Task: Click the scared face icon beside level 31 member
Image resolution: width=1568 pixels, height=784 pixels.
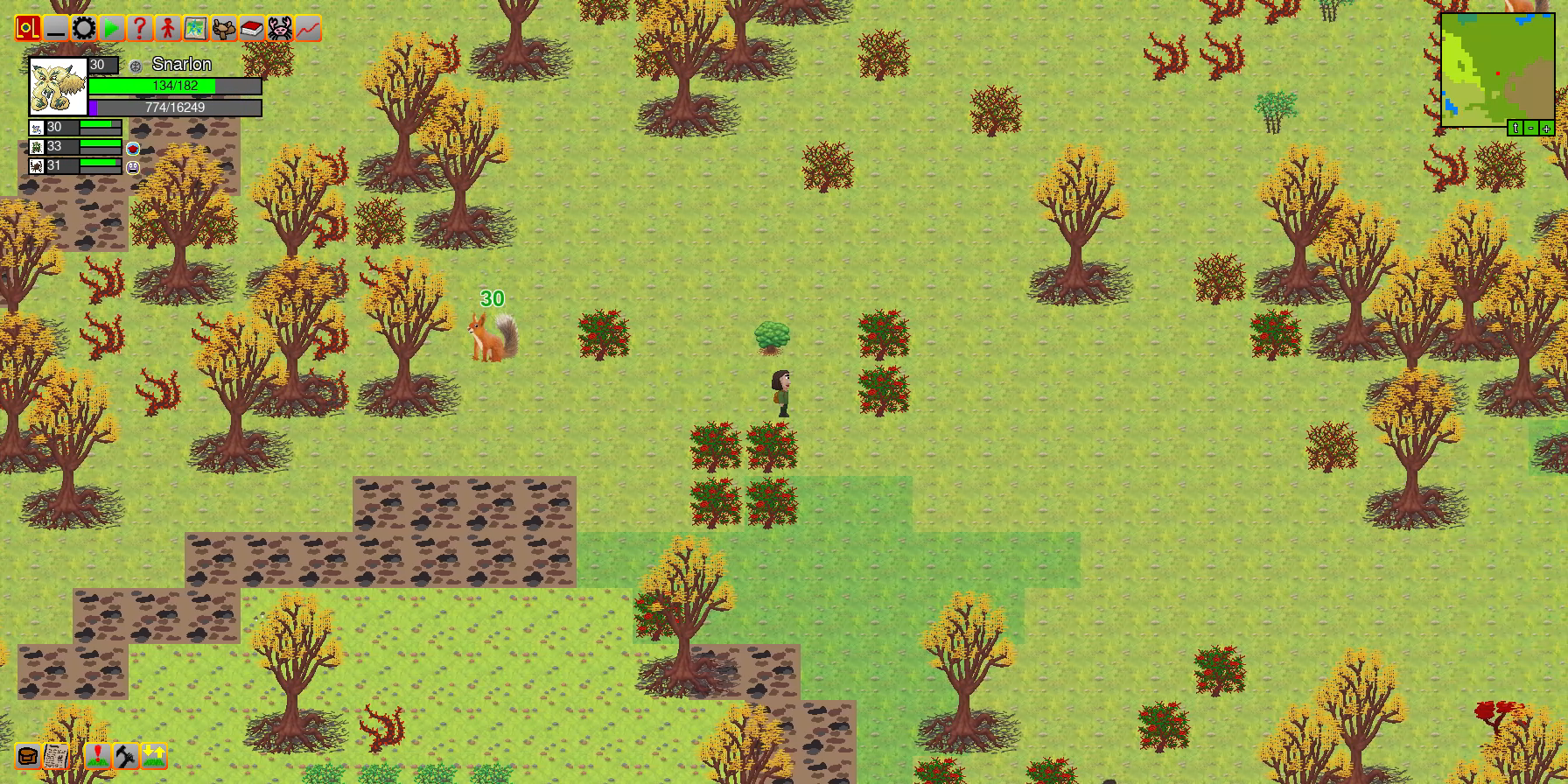Action: click(131, 166)
